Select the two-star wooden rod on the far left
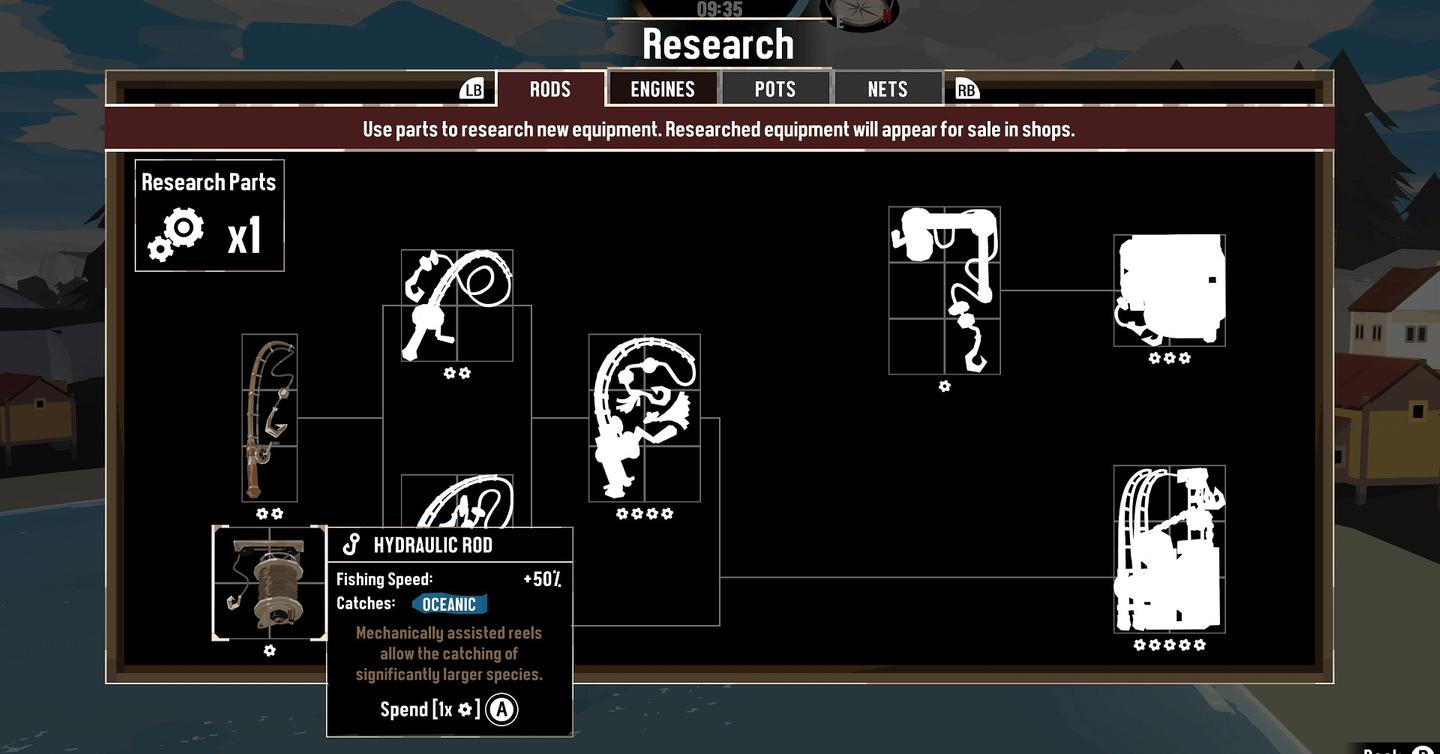This screenshot has width=1440, height=754. [268, 418]
